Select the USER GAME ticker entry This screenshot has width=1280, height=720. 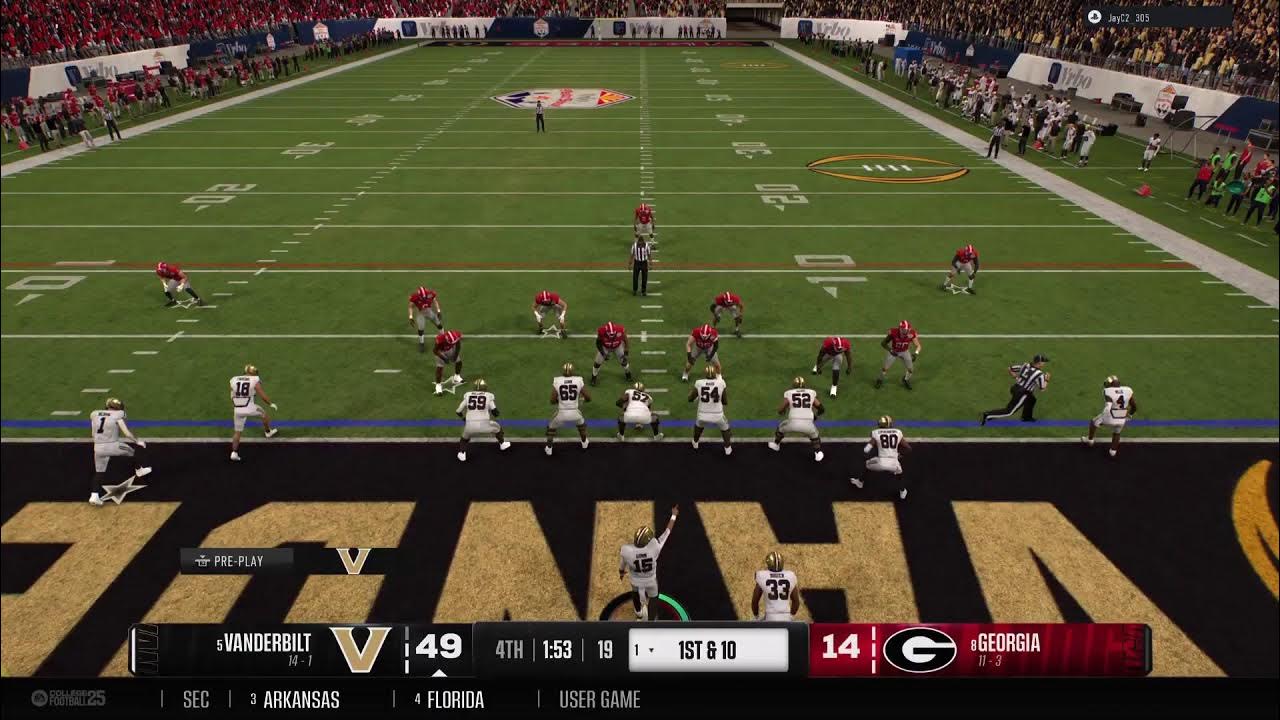click(600, 700)
